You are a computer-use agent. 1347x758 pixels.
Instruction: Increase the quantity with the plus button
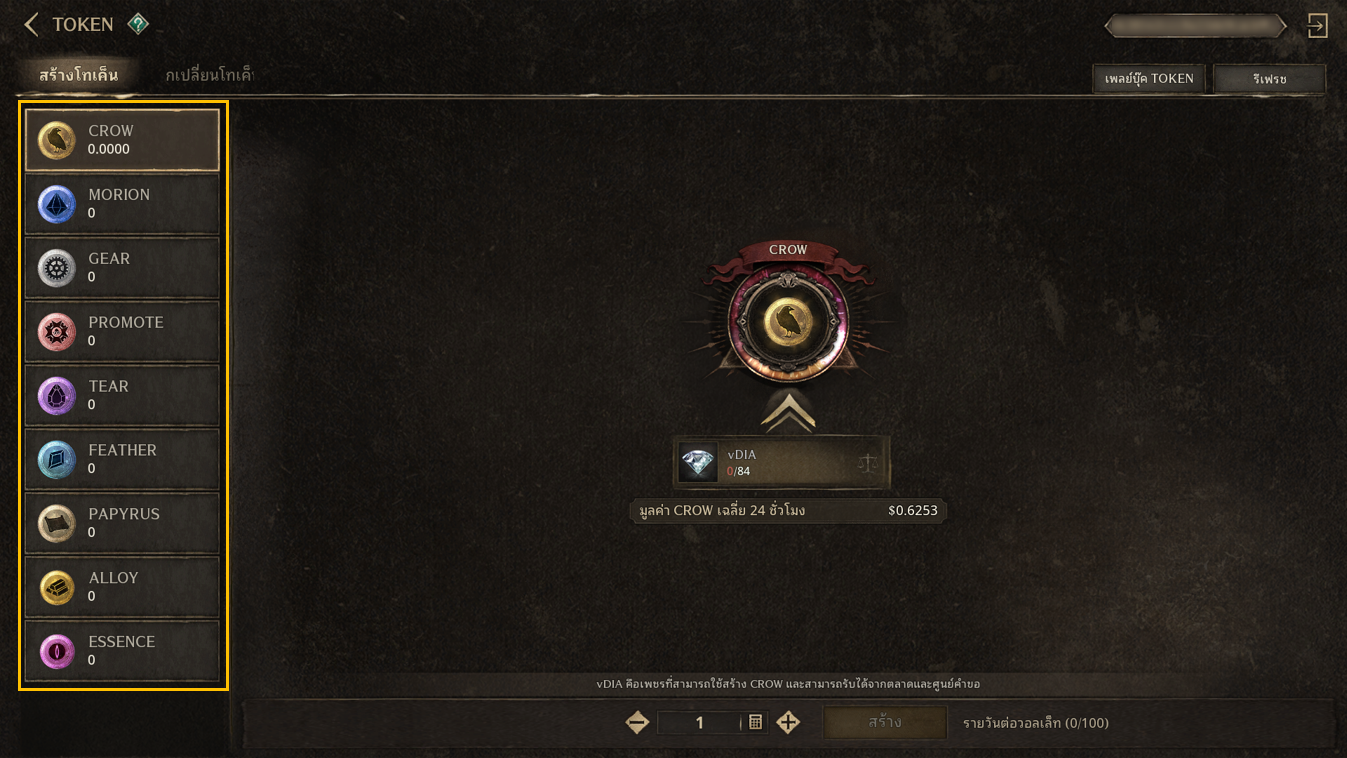788,722
